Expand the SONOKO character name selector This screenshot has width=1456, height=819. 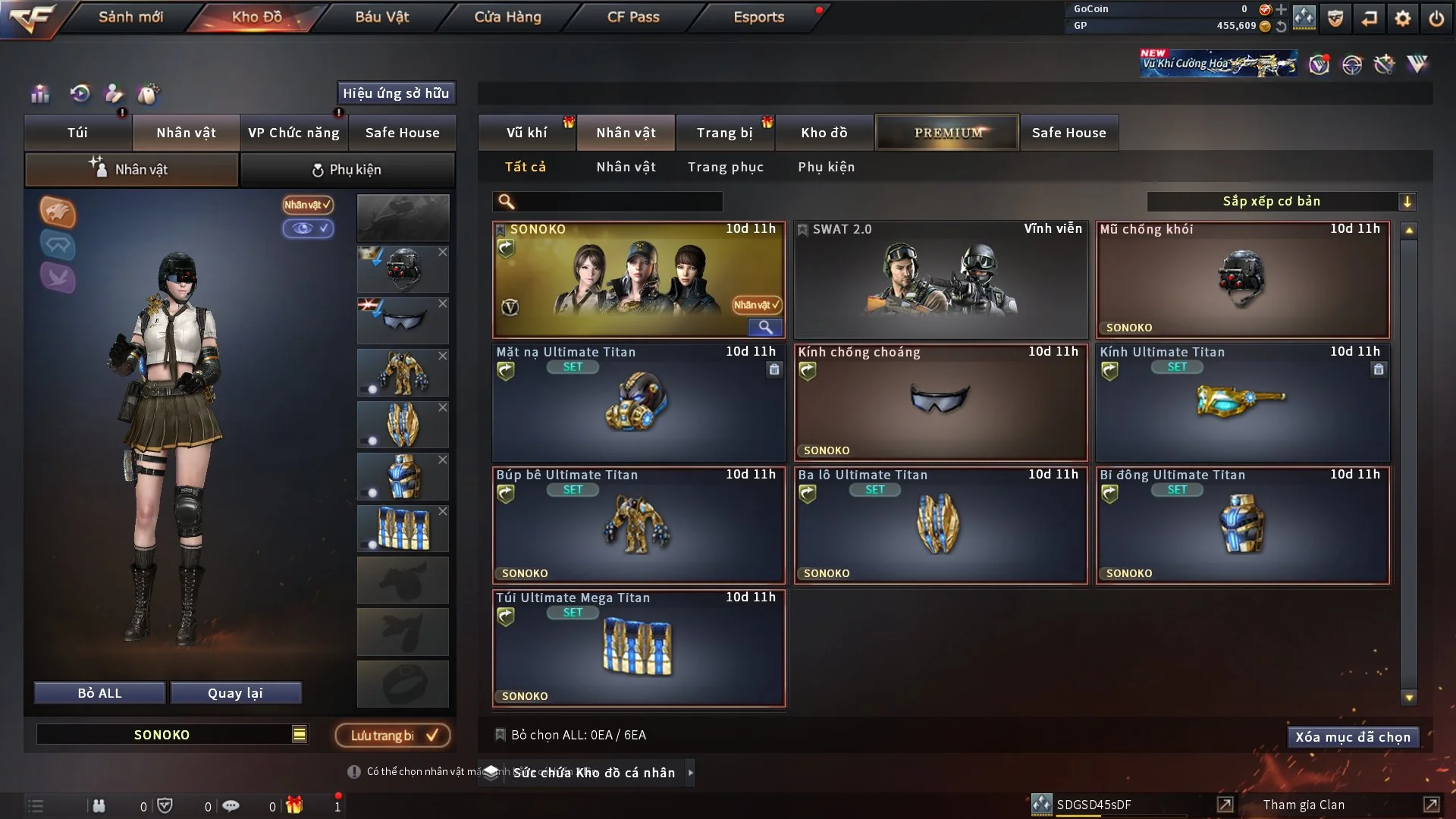click(300, 734)
